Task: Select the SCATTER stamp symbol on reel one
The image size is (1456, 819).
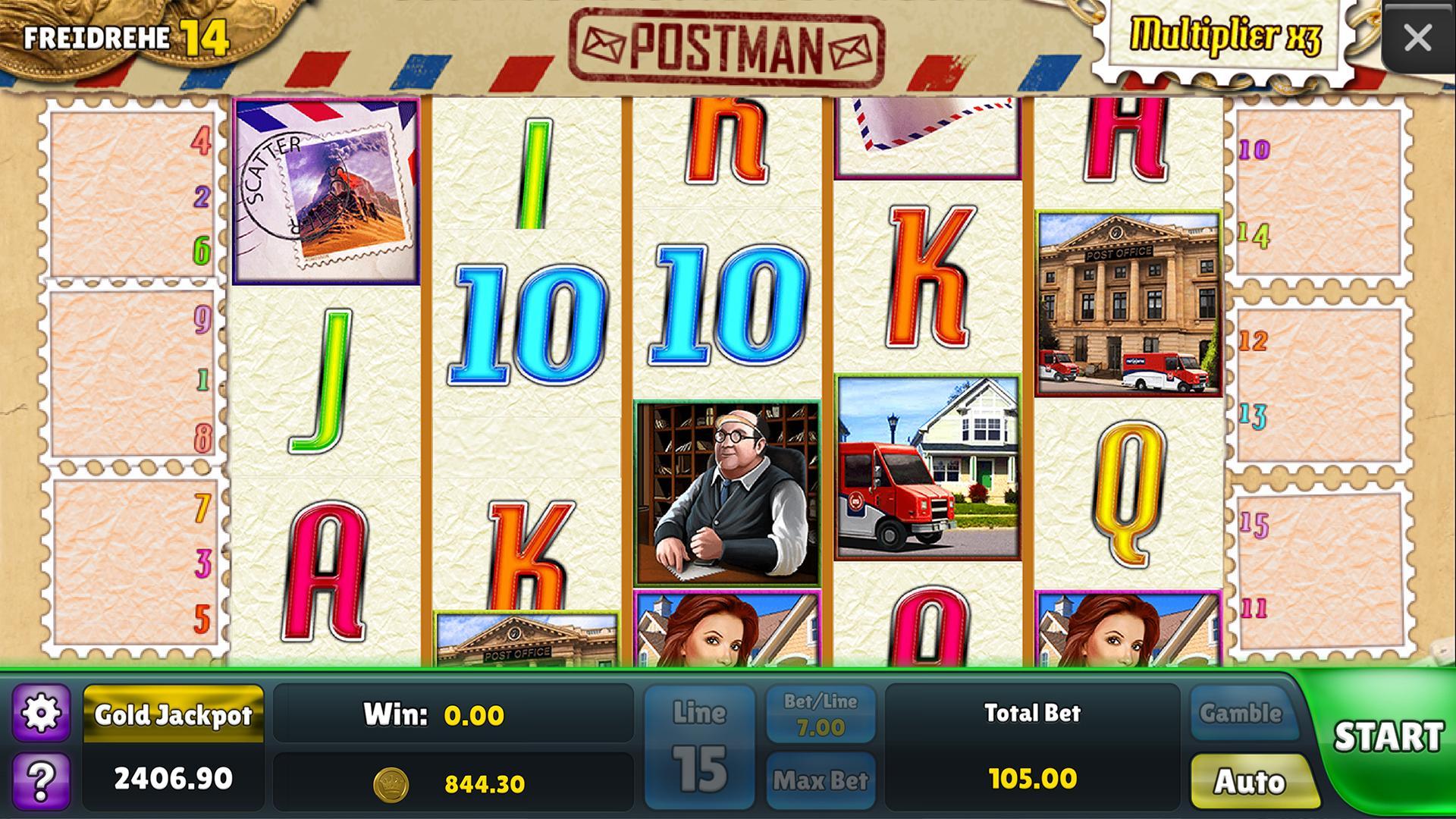Action: (x=328, y=188)
